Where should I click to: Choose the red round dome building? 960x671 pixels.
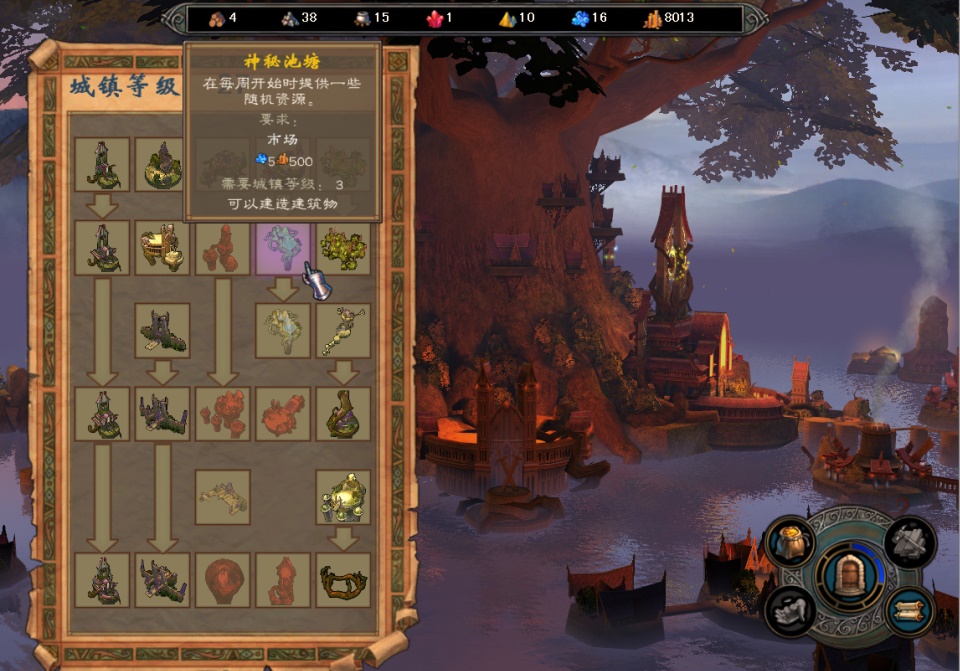coord(223,580)
